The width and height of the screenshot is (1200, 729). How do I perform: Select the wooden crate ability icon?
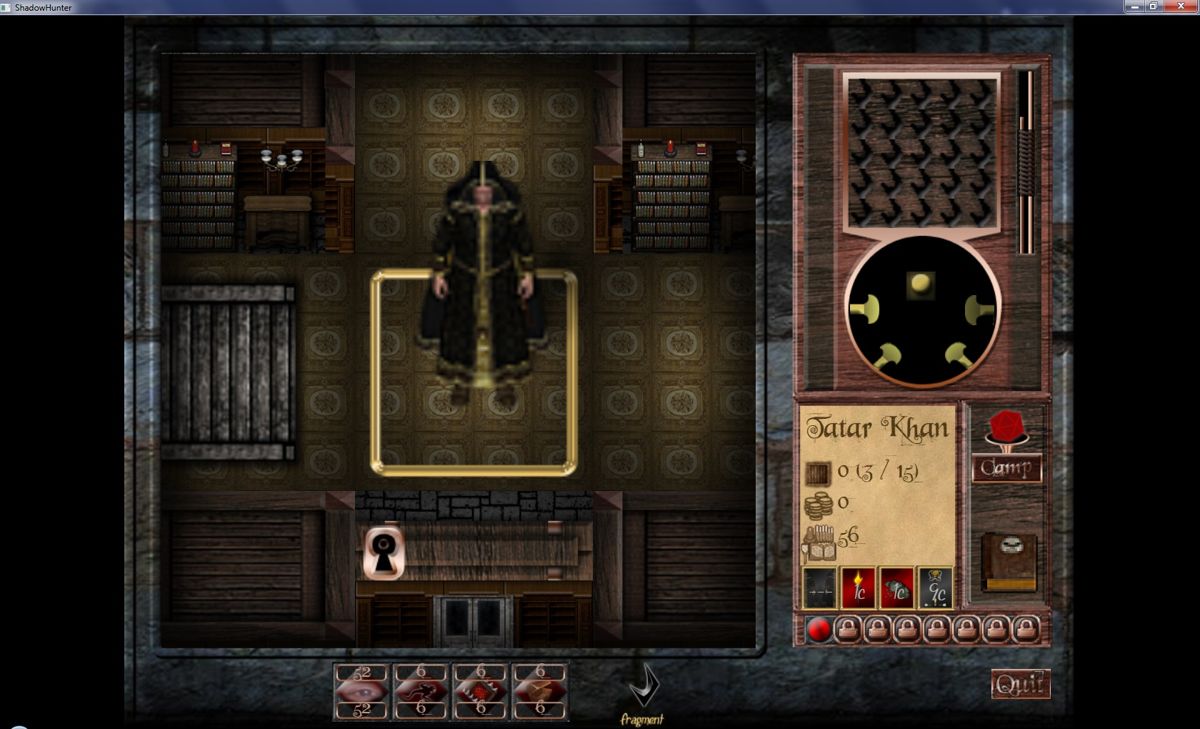pyautogui.click(x=540, y=691)
